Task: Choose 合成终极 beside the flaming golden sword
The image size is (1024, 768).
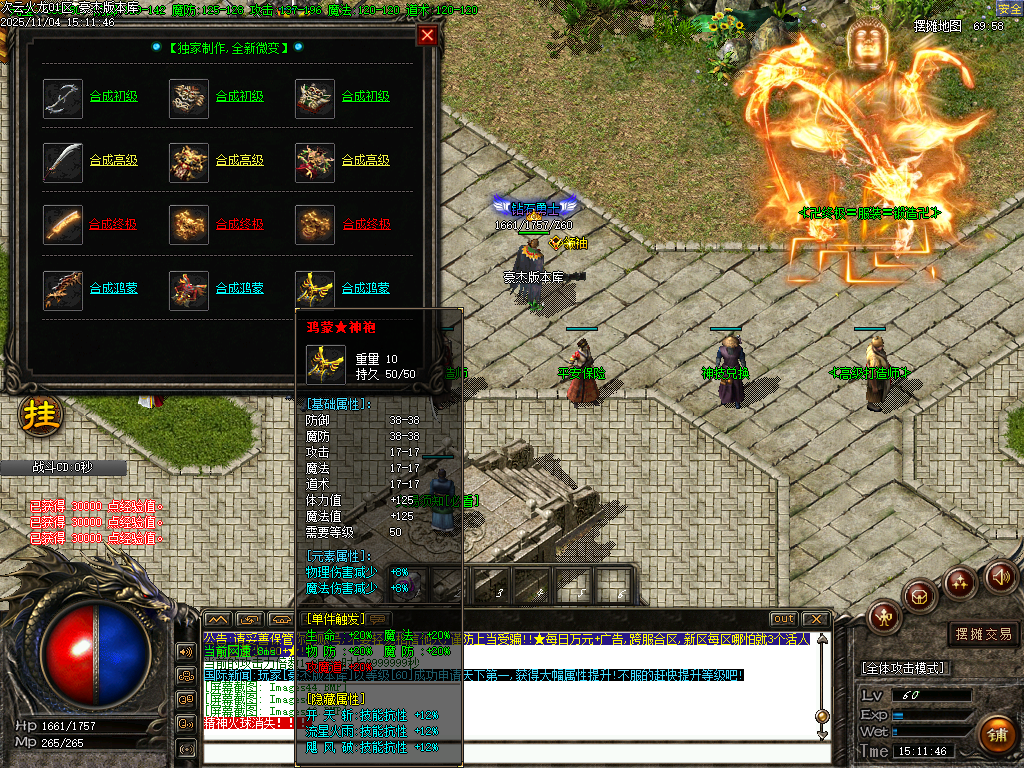Action: 113,224
